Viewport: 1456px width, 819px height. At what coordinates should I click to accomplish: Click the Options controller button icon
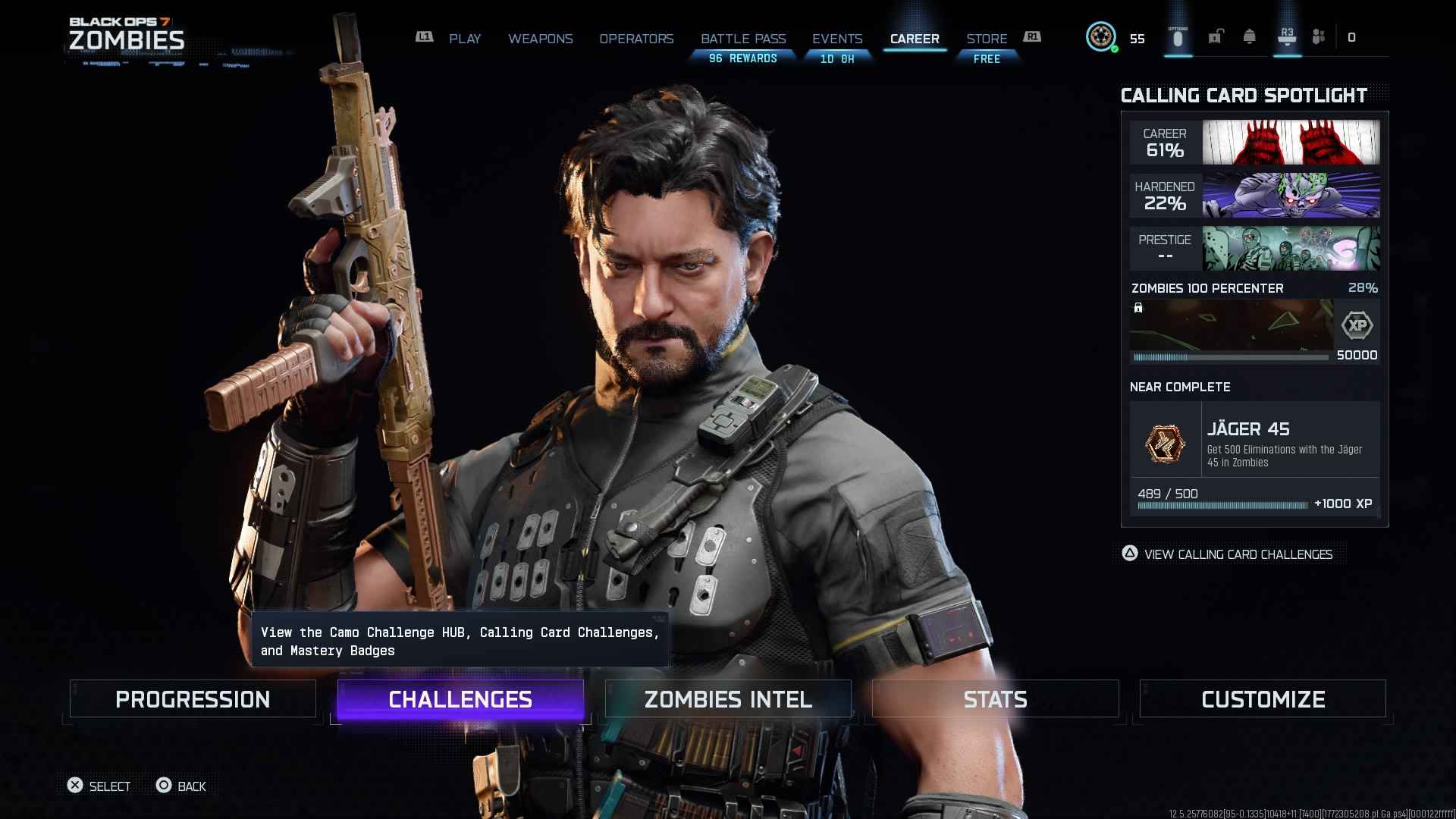tap(1177, 36)
